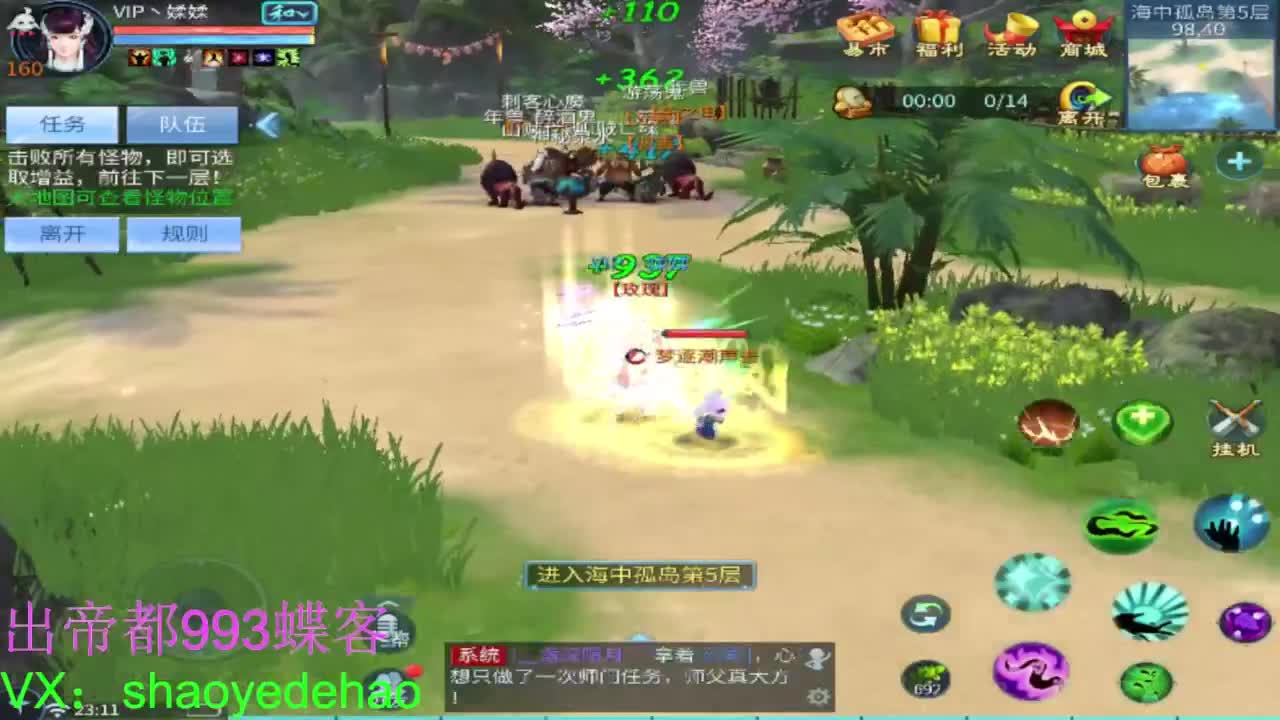Select the 任务 (Quest) tab
This screenshot has width=1280, height=720.
(x=62, y=123)
